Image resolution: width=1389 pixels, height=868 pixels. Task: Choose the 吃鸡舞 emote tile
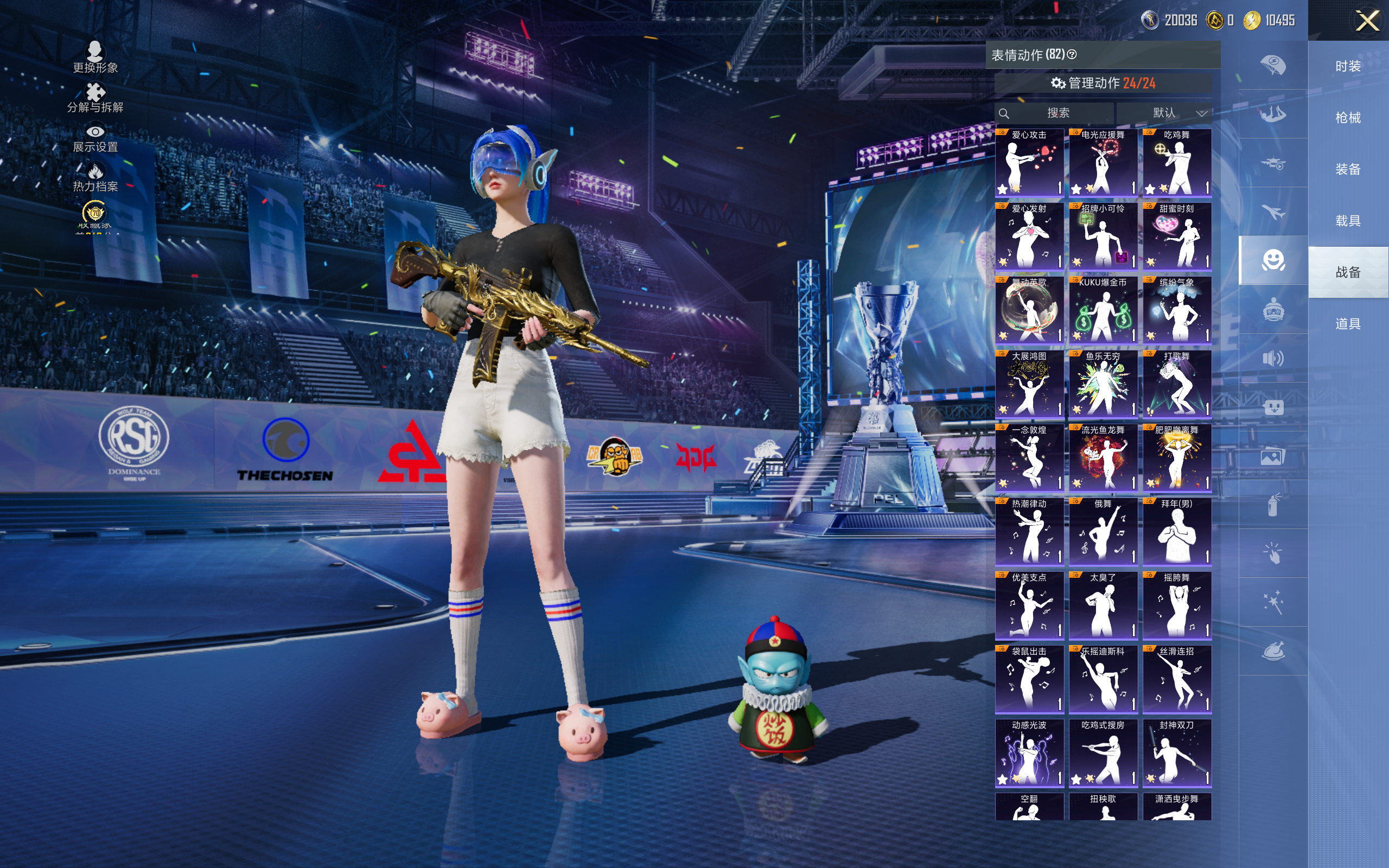[1177, 163]
